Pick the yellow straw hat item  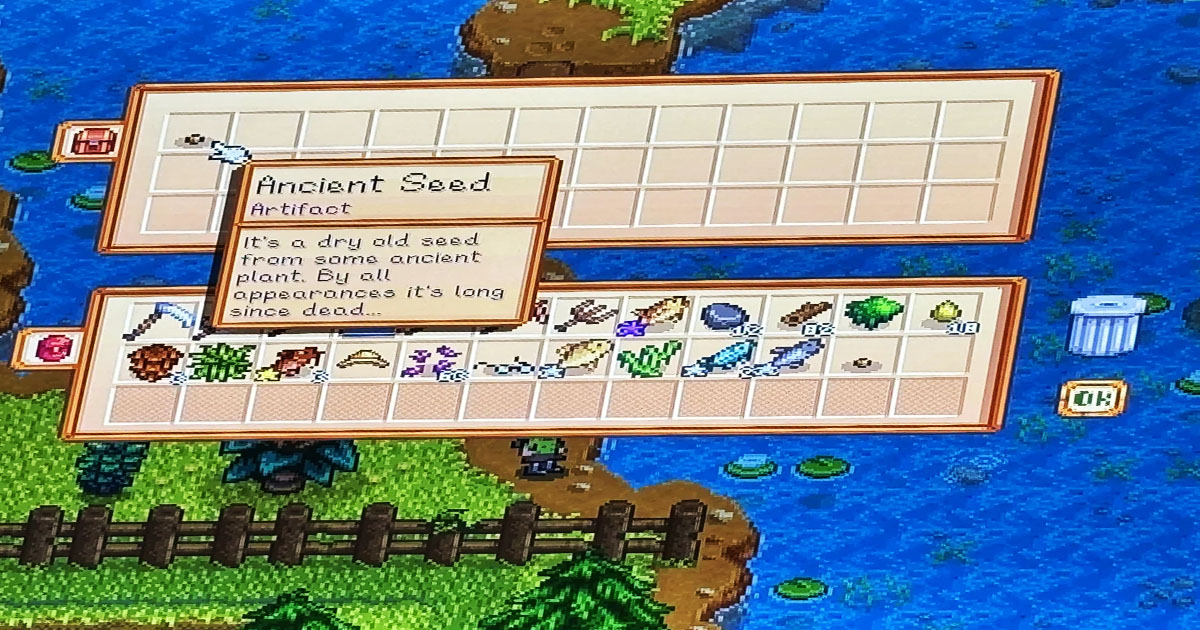(x=362, y=358)
